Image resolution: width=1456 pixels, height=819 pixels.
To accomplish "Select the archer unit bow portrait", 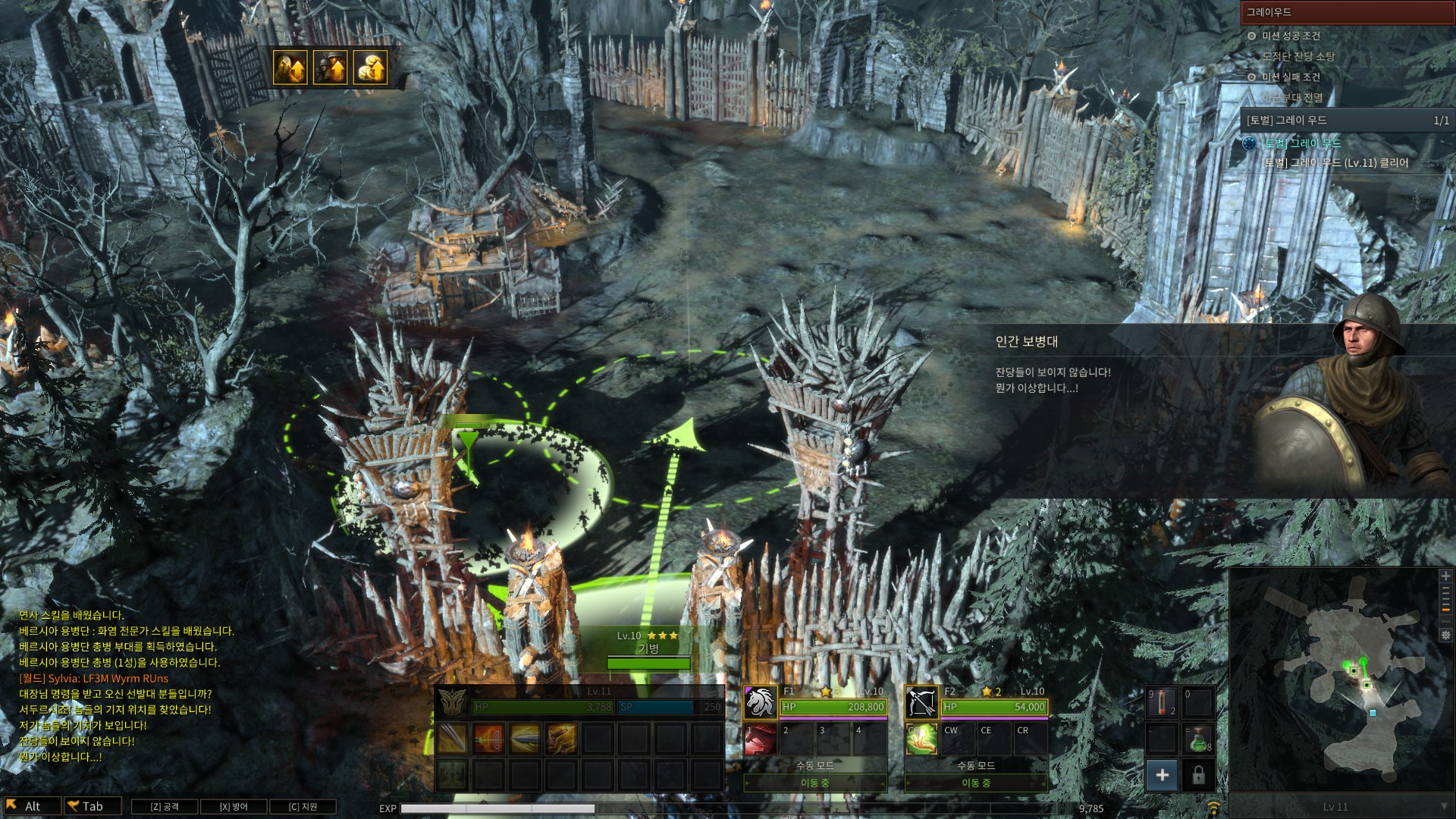I will tap(921, 702).
